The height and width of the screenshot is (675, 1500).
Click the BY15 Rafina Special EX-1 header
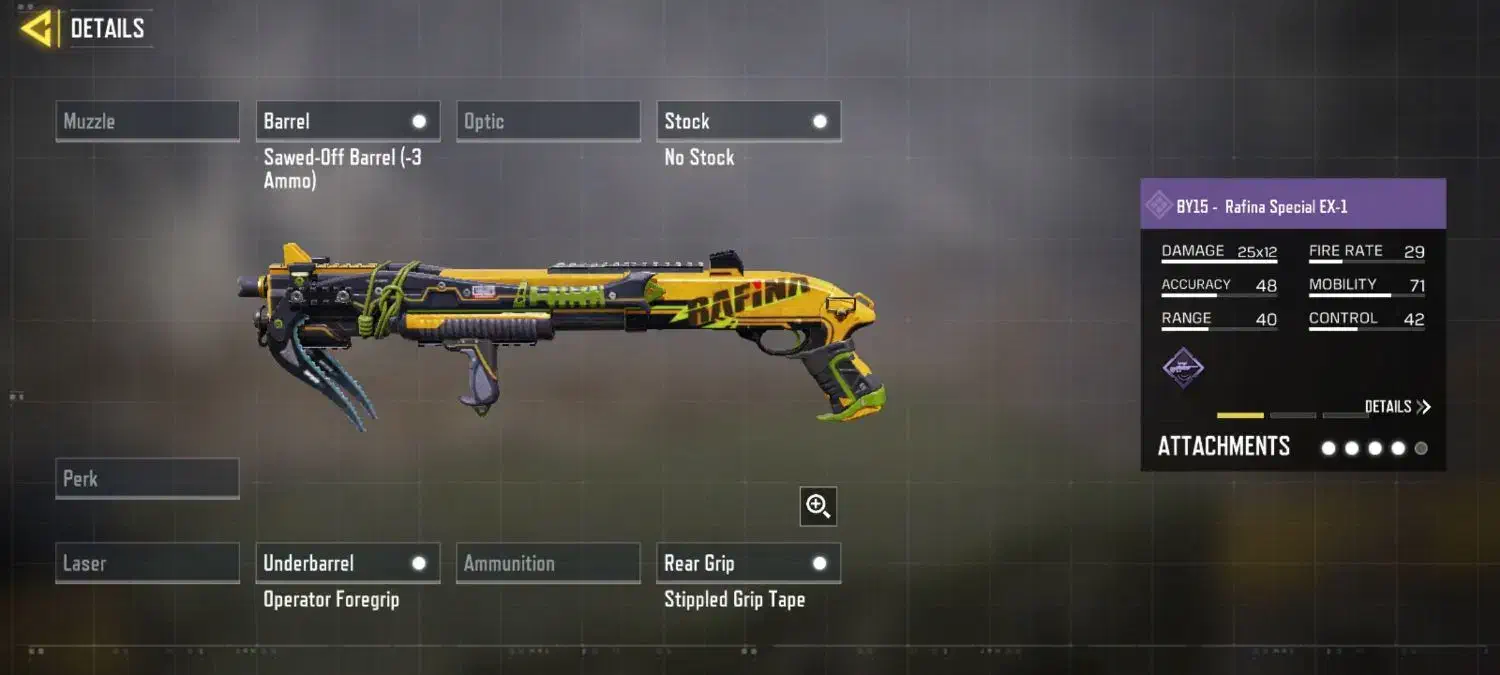point(1292,206)
